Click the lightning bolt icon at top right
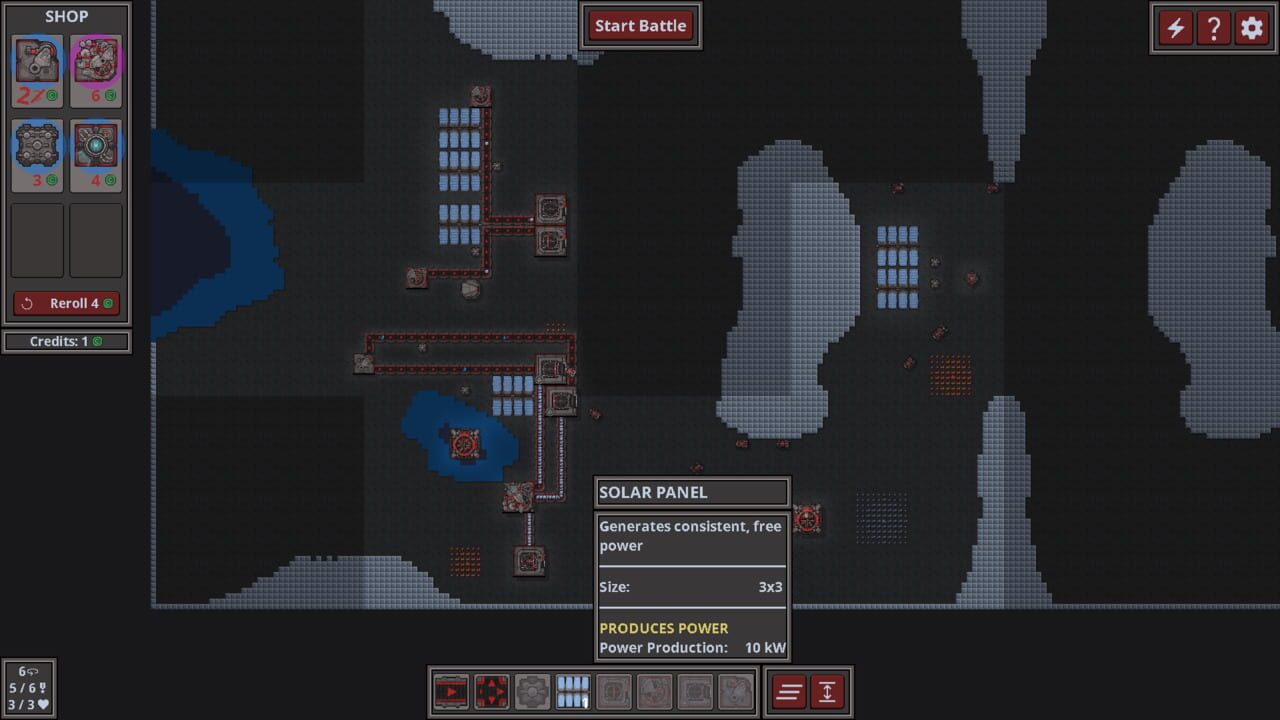1280x720 pixels. pyautogui.click(x=1175, y=28)
